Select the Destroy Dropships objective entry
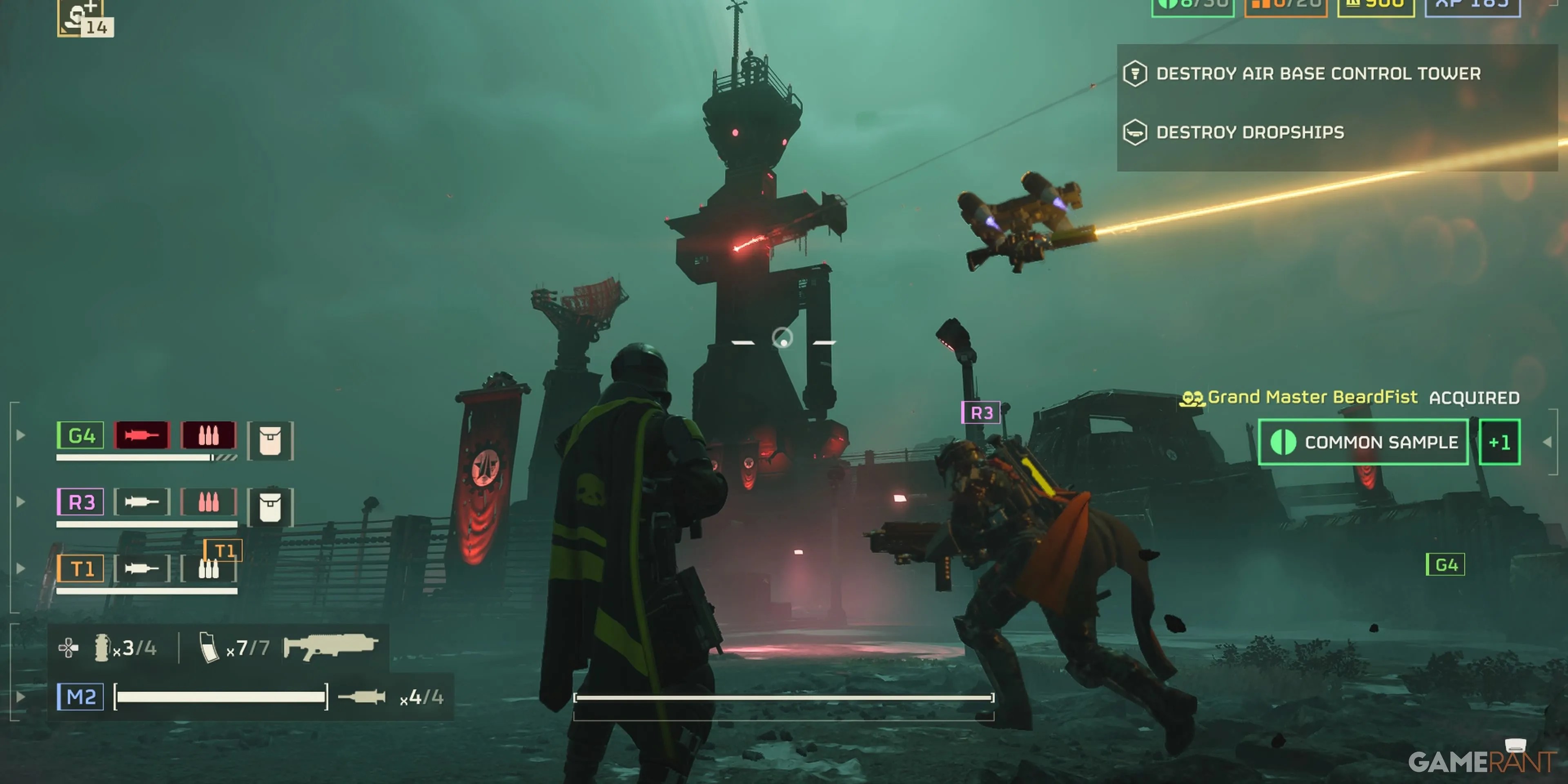This screenshot has width=1568, height=784. [x=1249, y=132]
